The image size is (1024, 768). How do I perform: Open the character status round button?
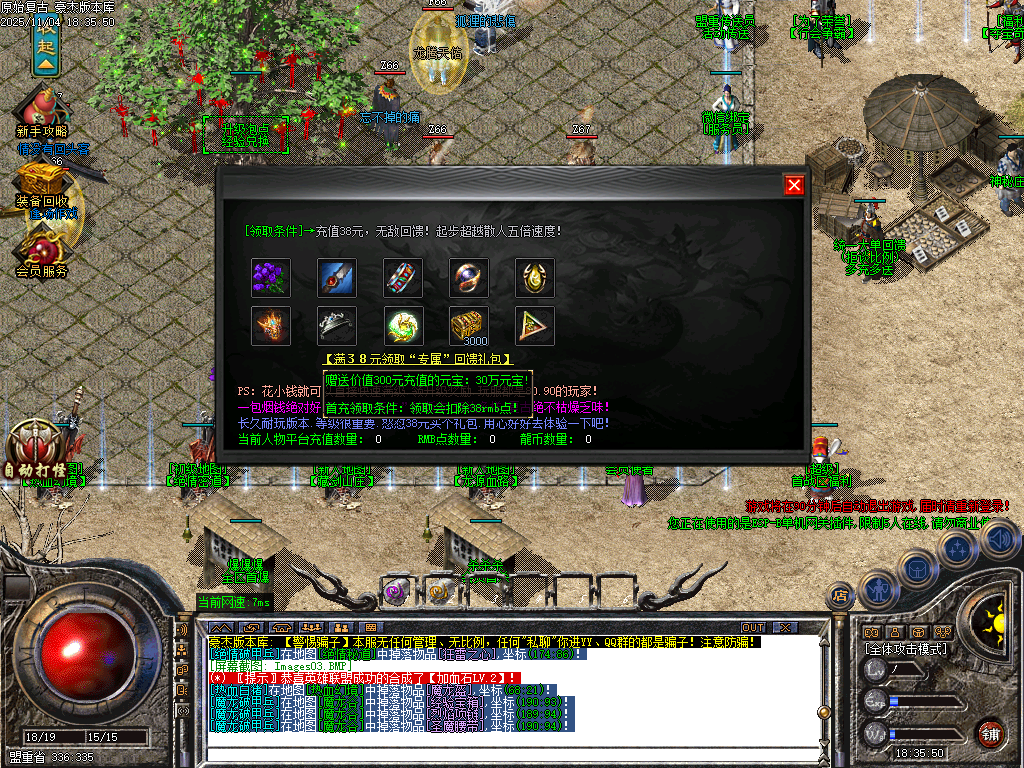tap(877, 590)
